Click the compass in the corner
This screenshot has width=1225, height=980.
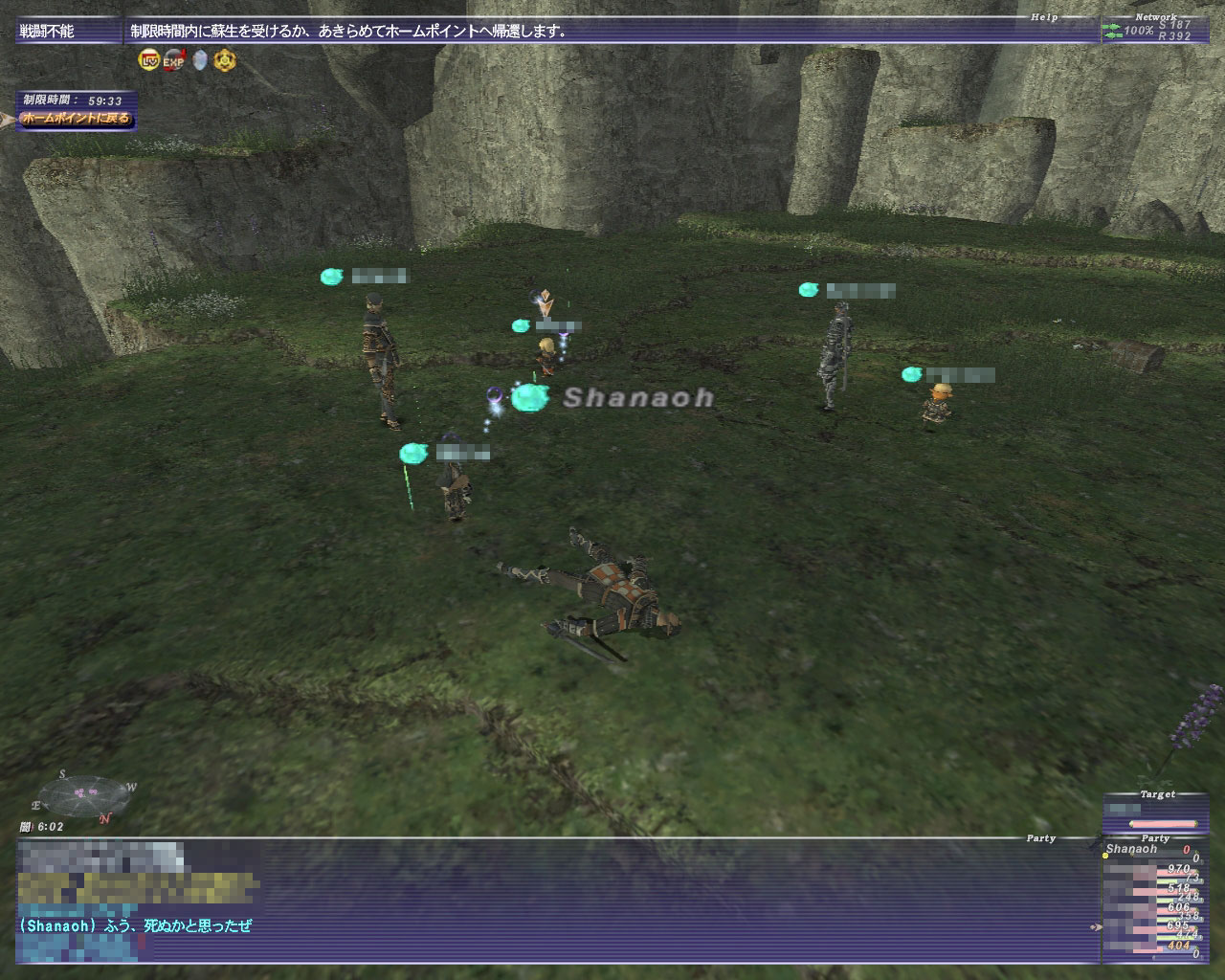pos(84,795)
